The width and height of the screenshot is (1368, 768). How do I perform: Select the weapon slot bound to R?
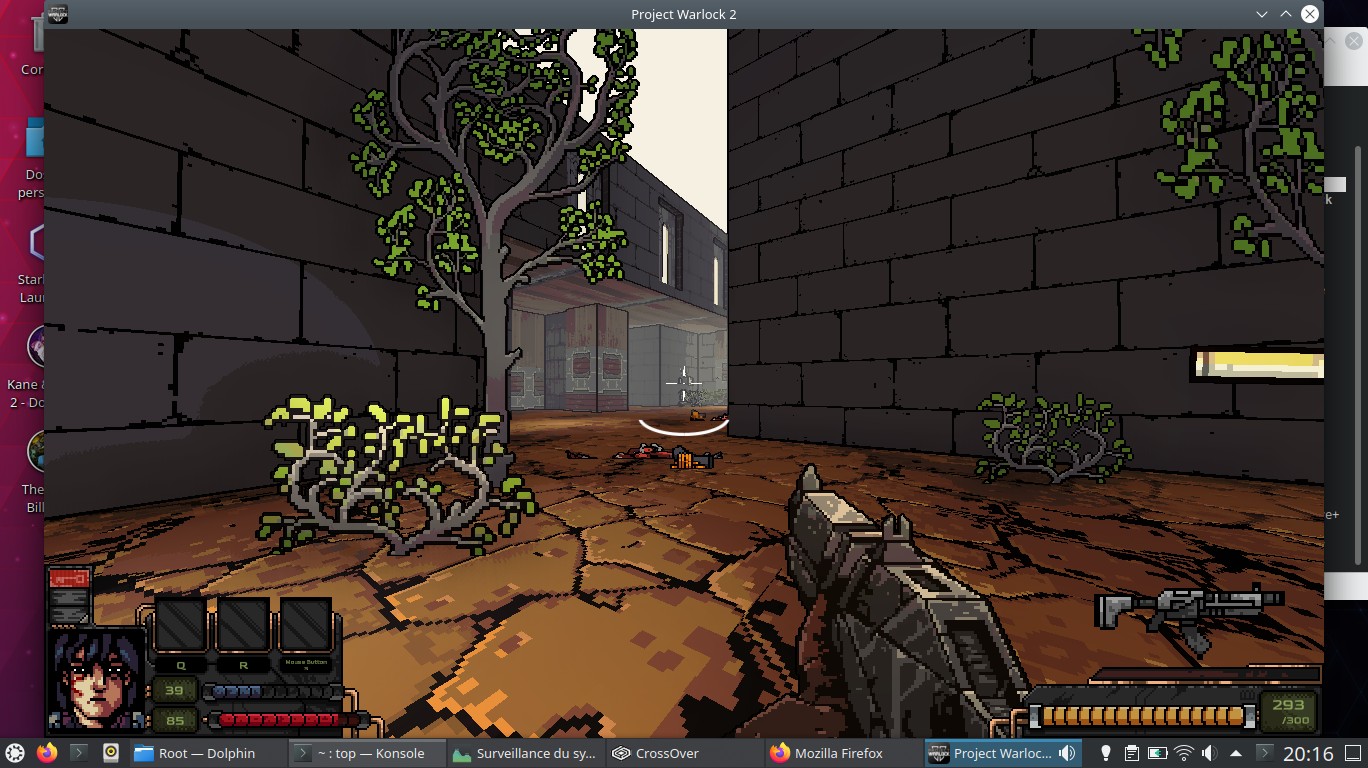(x=243, y=625)
